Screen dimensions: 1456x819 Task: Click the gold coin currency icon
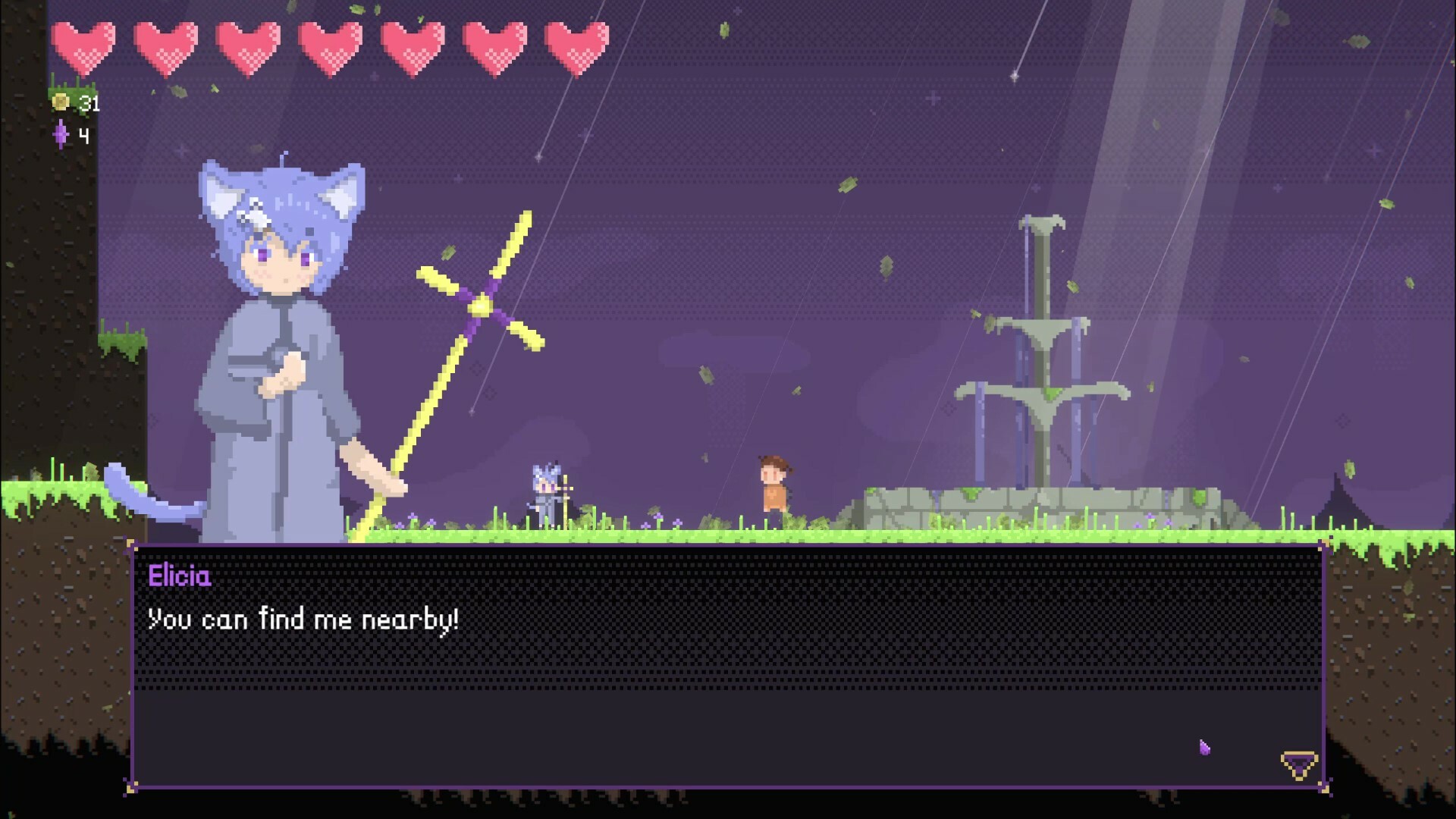coord(61,99)
